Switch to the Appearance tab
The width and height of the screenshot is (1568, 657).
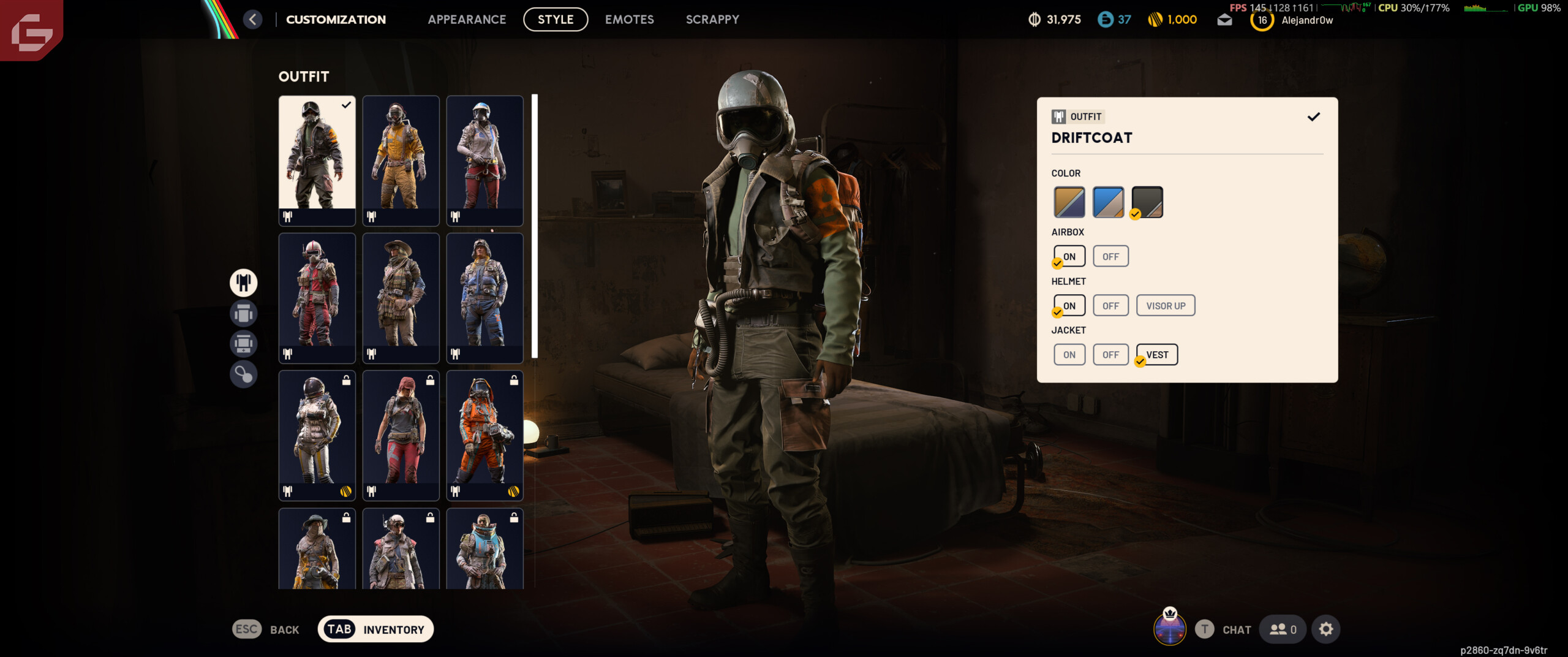coord(467,20)
